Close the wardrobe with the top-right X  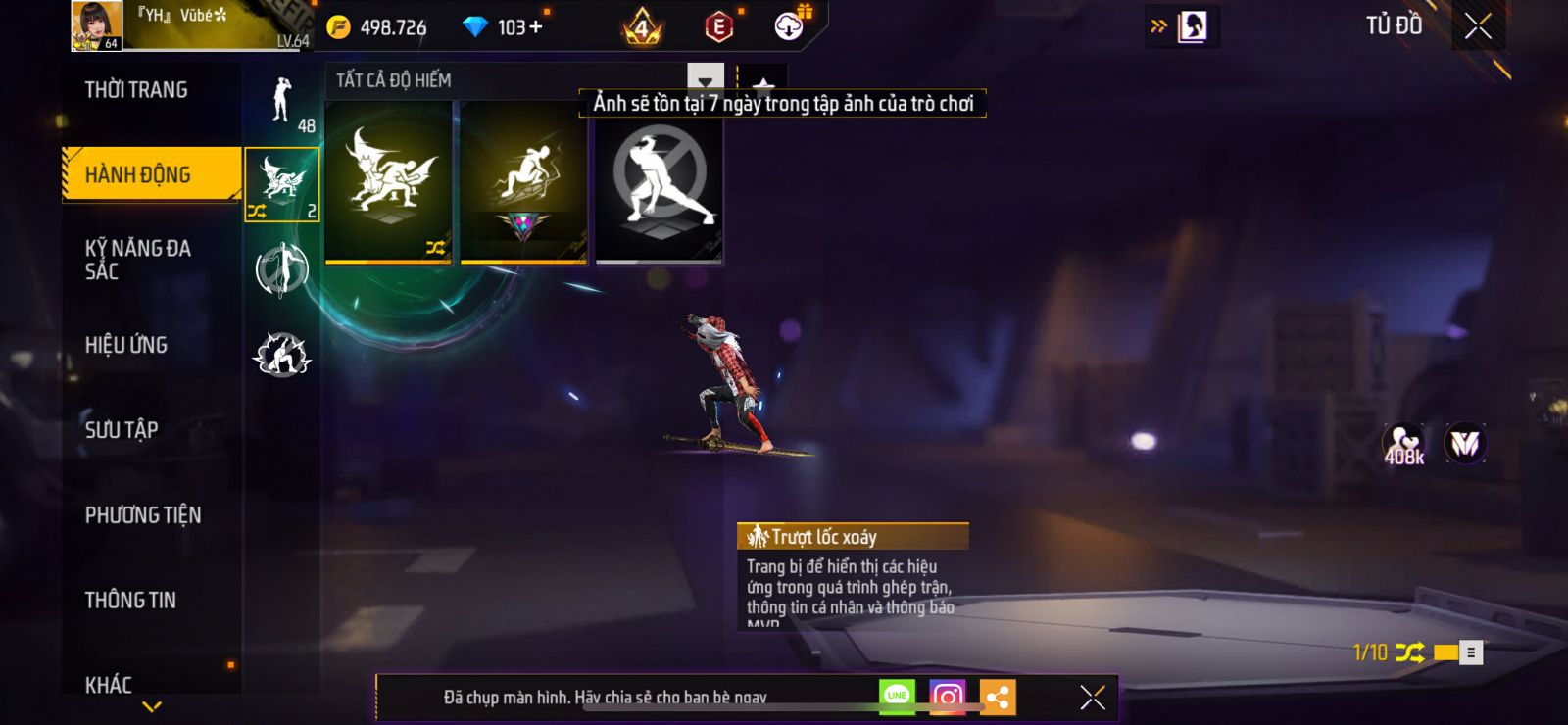[x=1478, y=26]
